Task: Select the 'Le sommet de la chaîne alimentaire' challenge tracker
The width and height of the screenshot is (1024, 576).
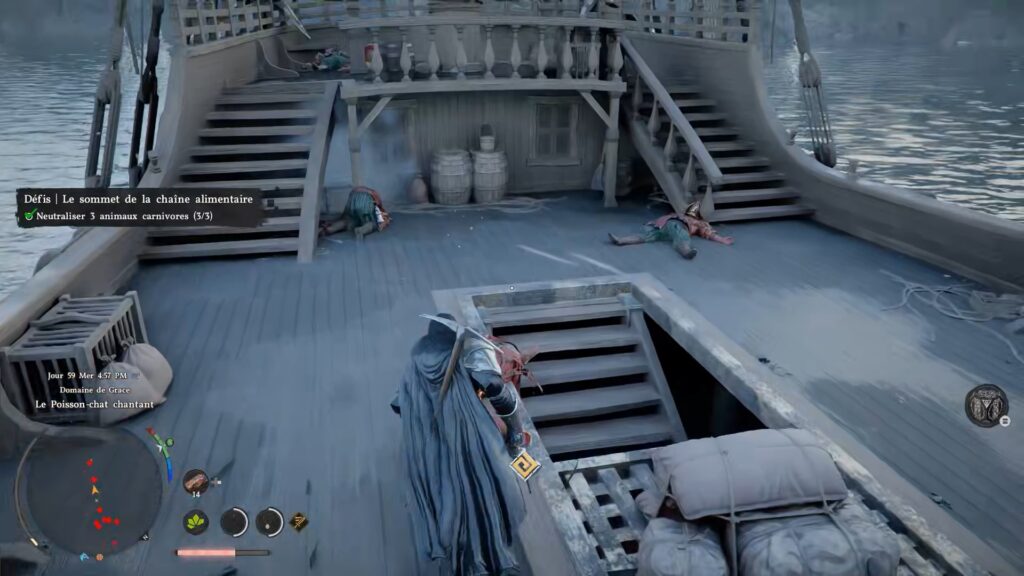Action: (139, 199)
